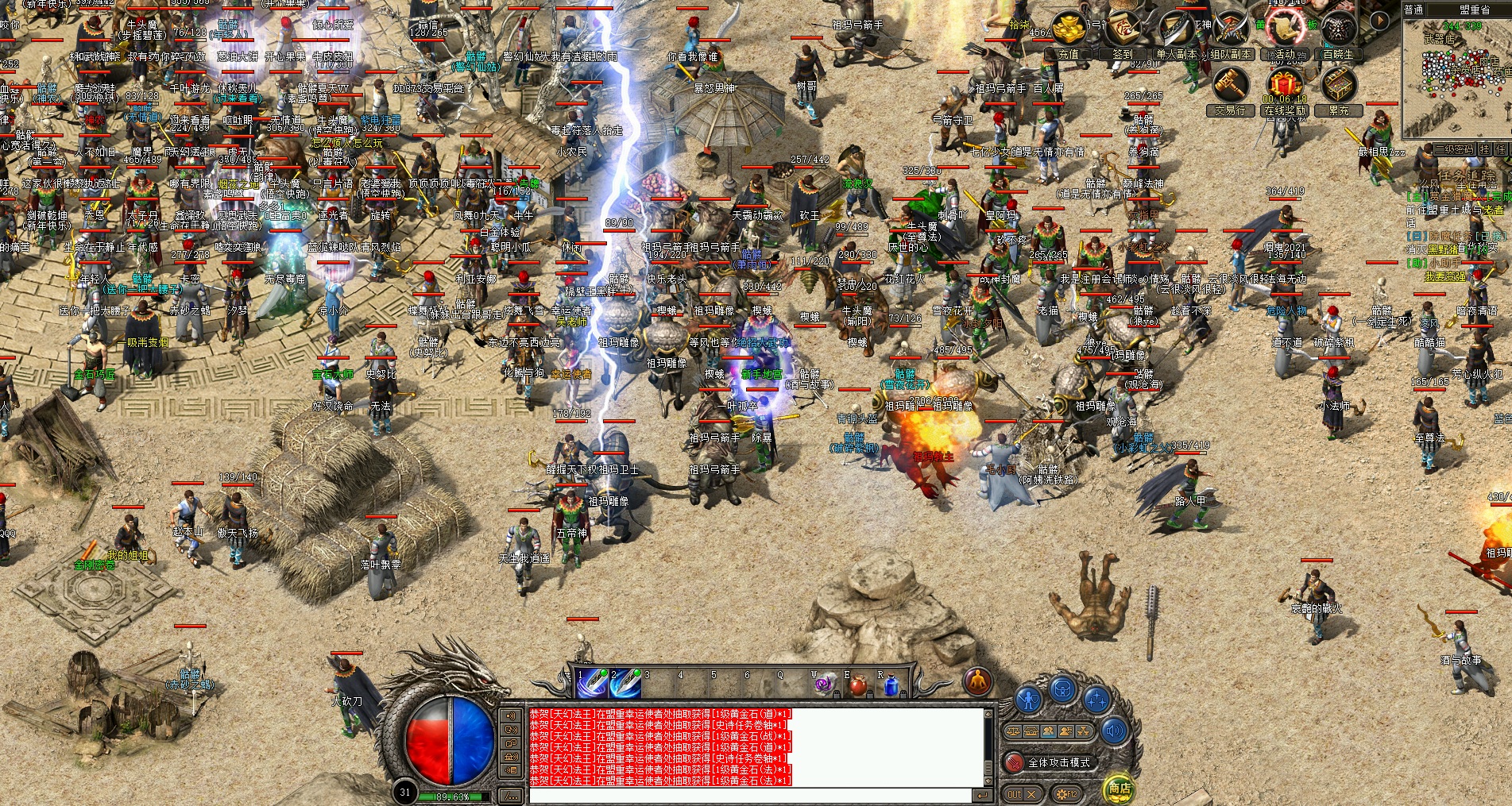Toggle the blue speaker sound button
The height and width of the screenshot is (806, 1512).
point(1113,731)
